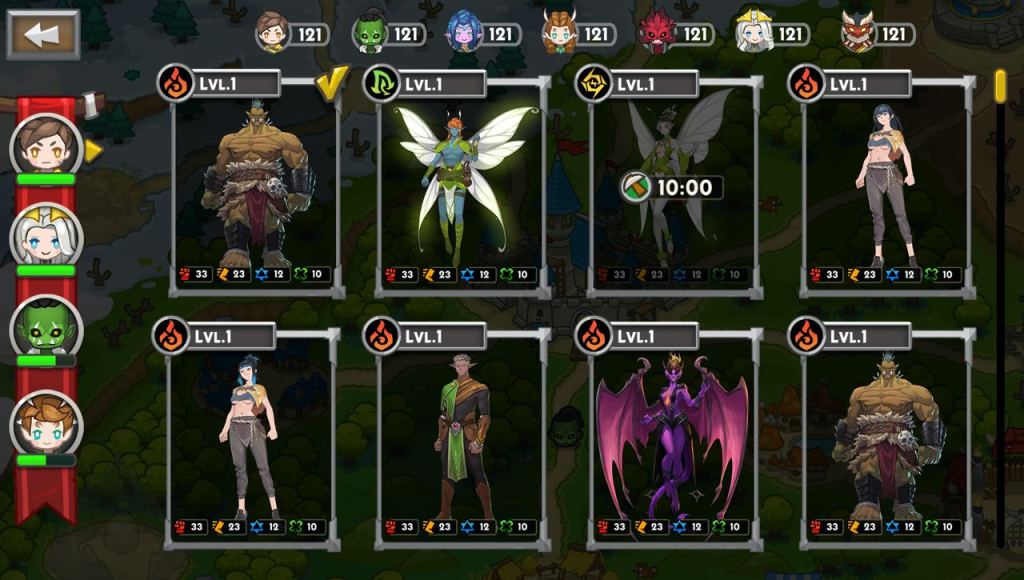Choose the elf man in green tunic card
Image resolution: width=1024 pixels, height=580 pixels.
click(461, 437)
